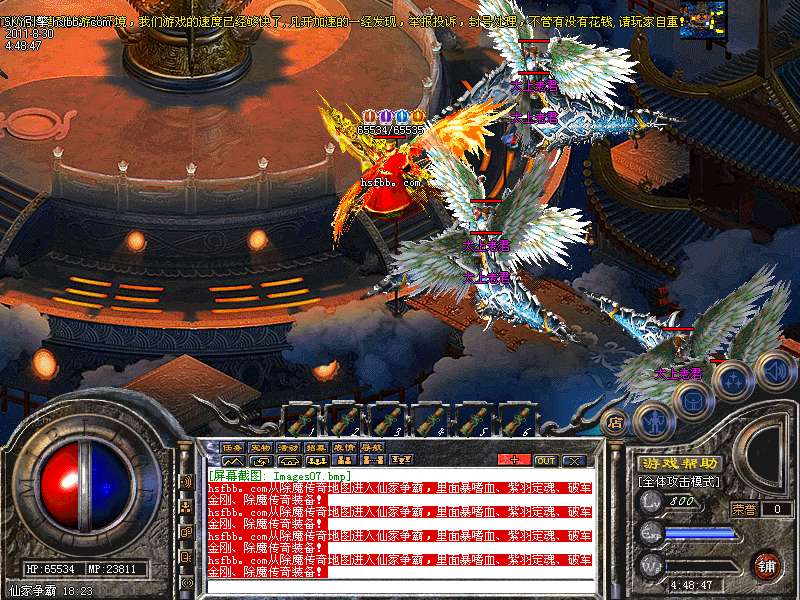
Task: Toggle sound with the speaker icon
Action: (775, 370)
